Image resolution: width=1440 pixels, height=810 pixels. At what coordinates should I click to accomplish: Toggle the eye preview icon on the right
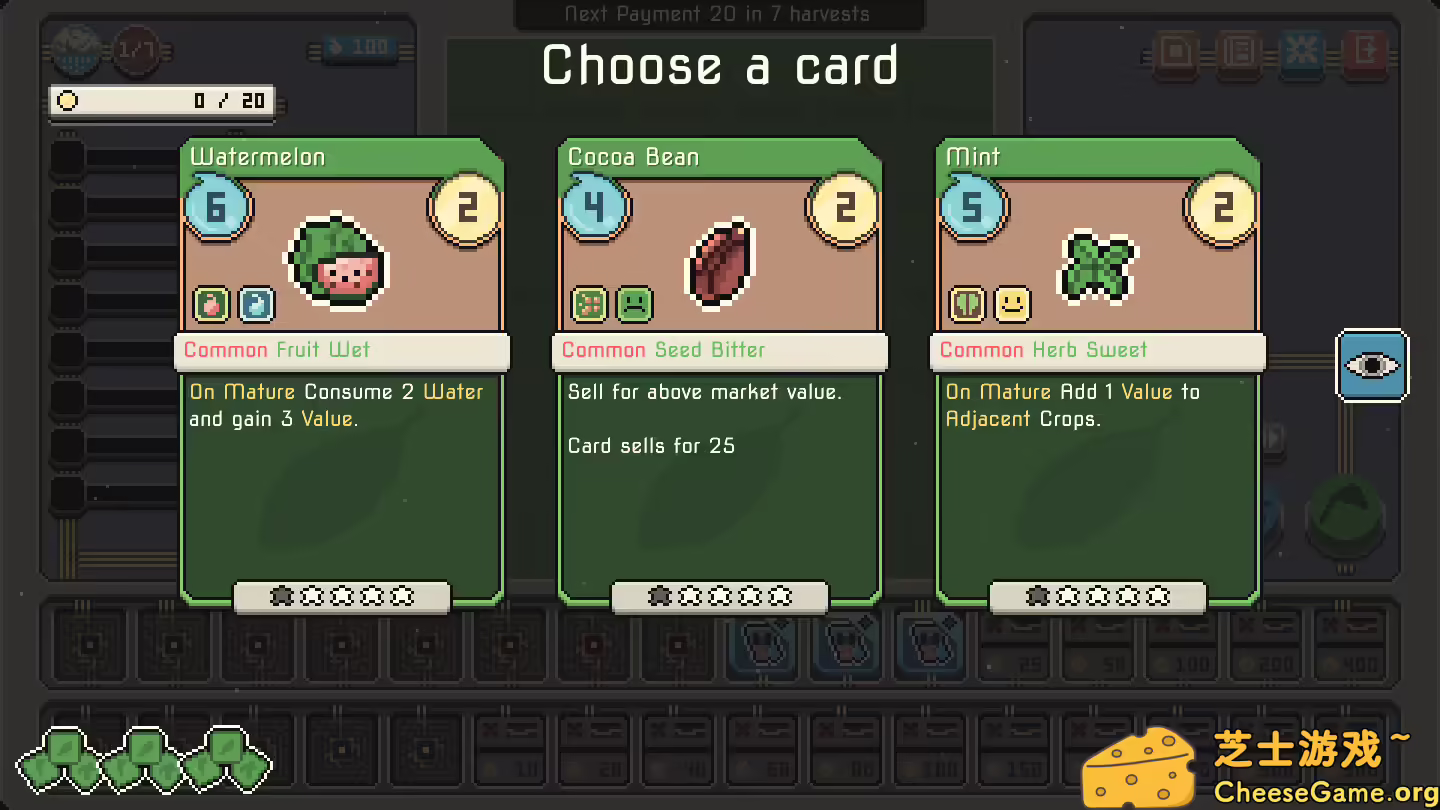1372,365
